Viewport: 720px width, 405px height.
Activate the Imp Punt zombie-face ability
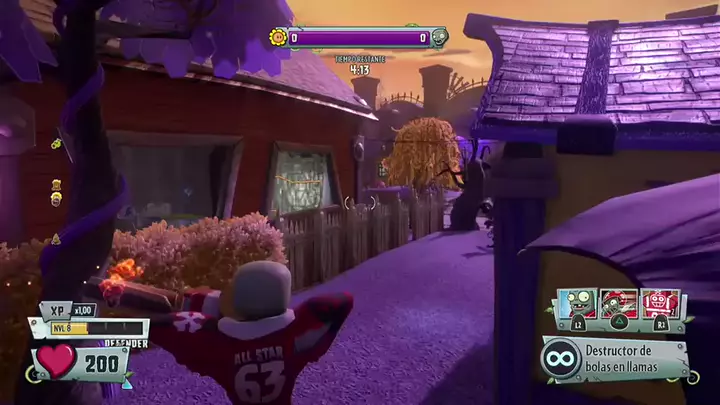577,304
